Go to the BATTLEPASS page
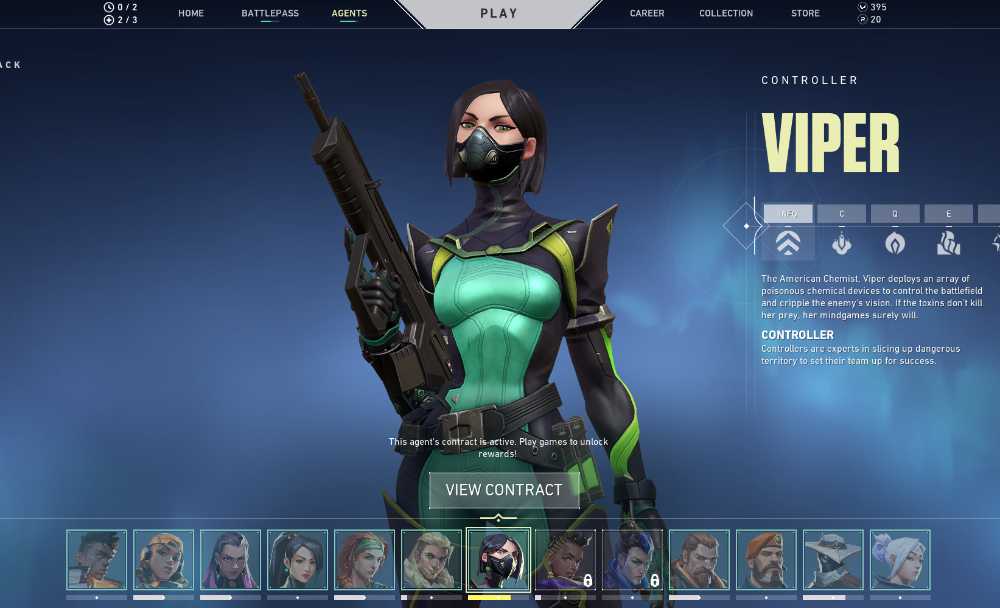1000x608 pixels. [x=270, y=14]
